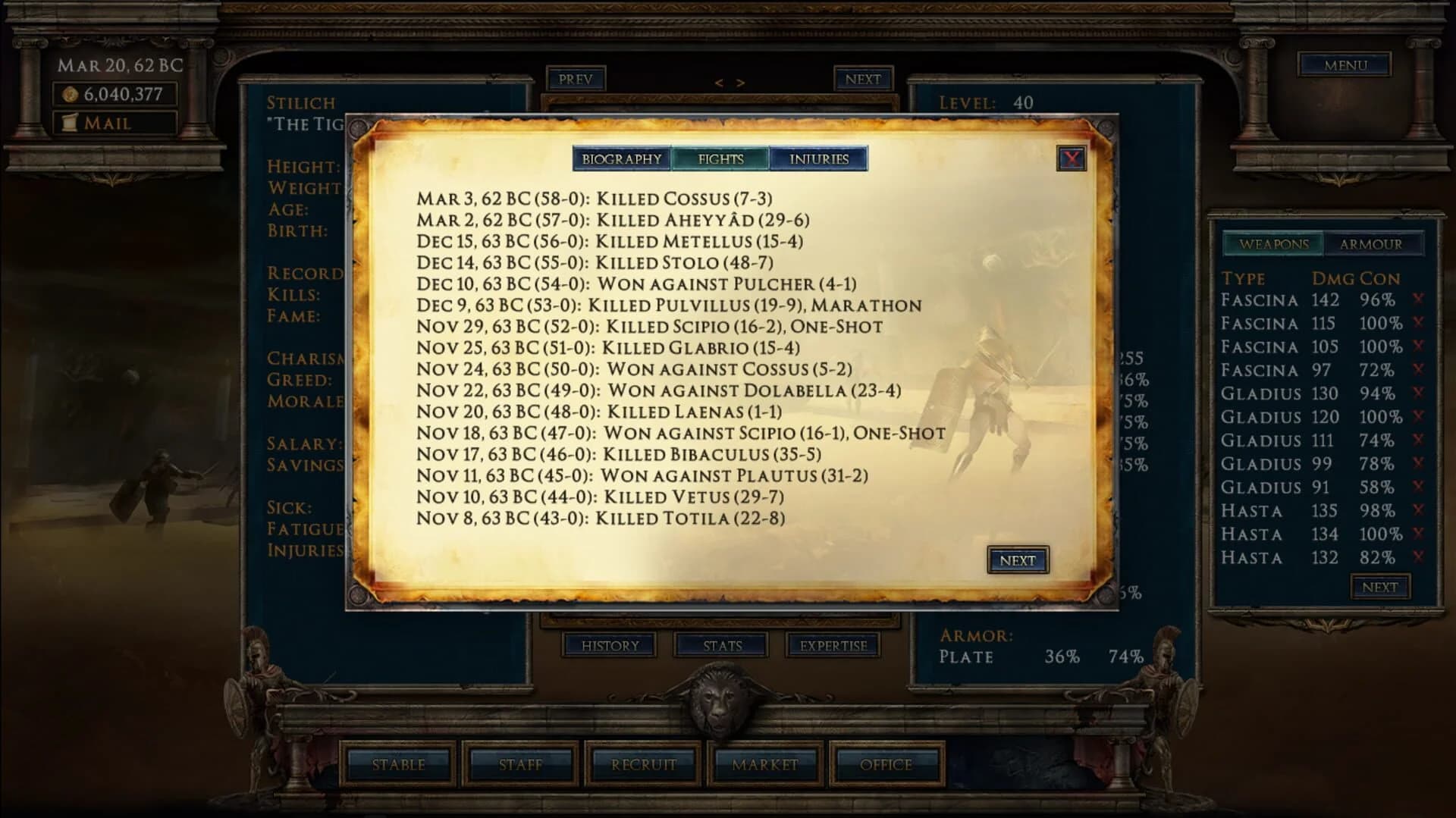Click the right arrow gladiator navigation icon

click(739, 81)
